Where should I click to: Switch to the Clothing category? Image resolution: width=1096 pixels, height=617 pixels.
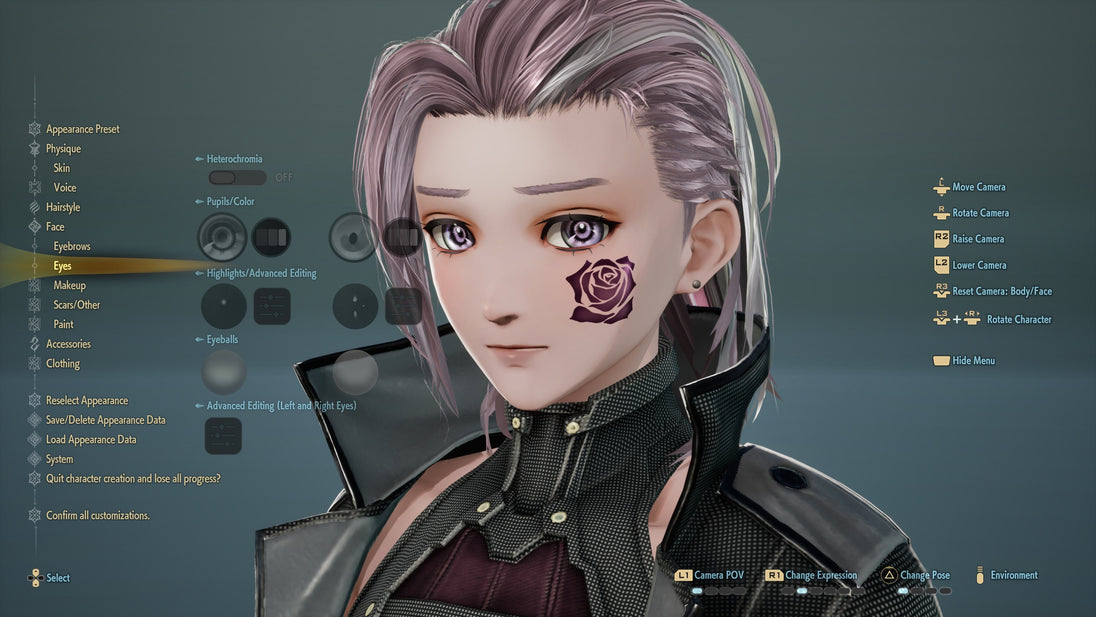click(63, 364)
